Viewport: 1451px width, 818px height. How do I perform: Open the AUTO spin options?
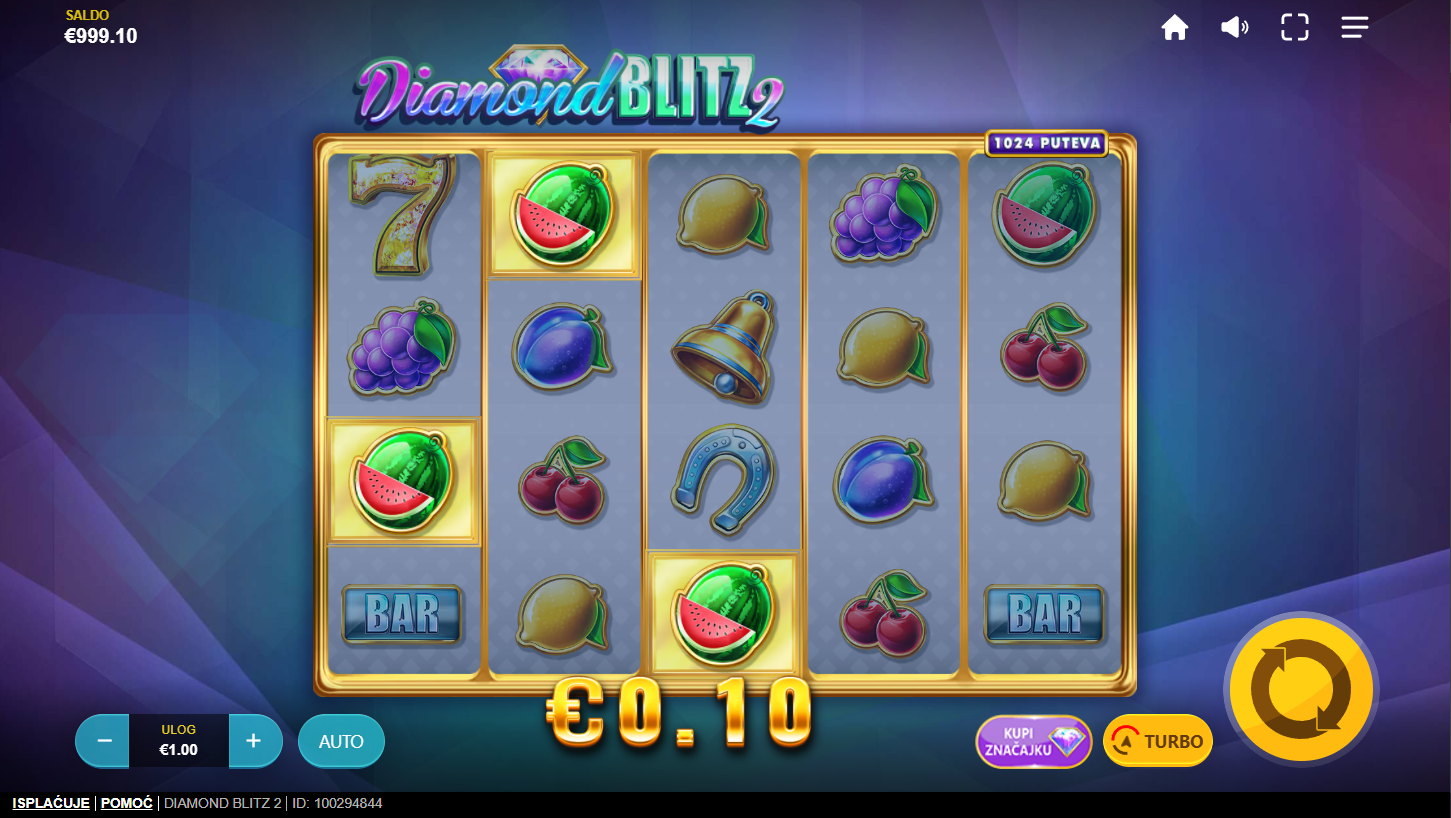pos(341,741)
